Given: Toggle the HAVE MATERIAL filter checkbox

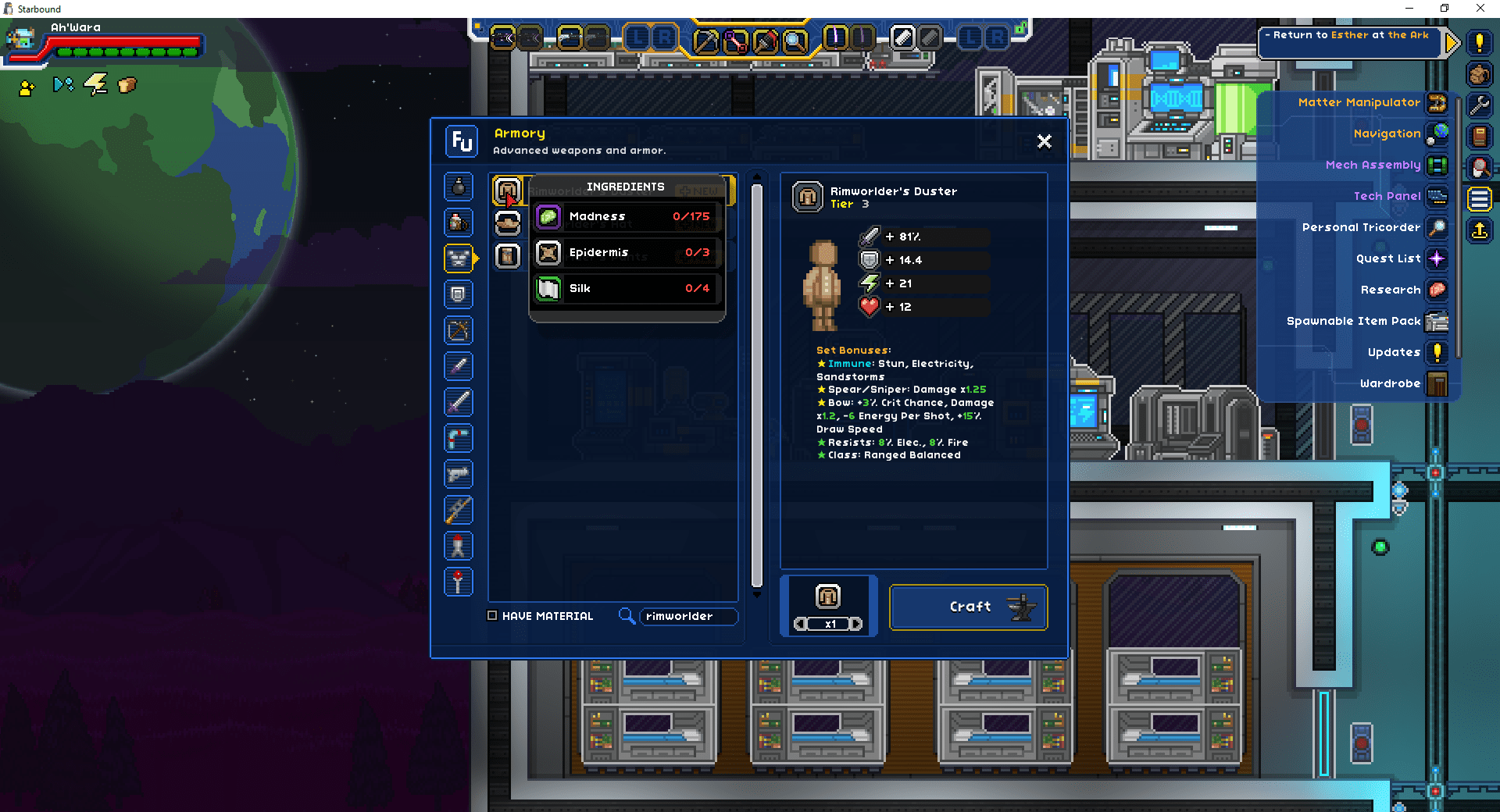Looking at the screenshot, I should point(492,615).
